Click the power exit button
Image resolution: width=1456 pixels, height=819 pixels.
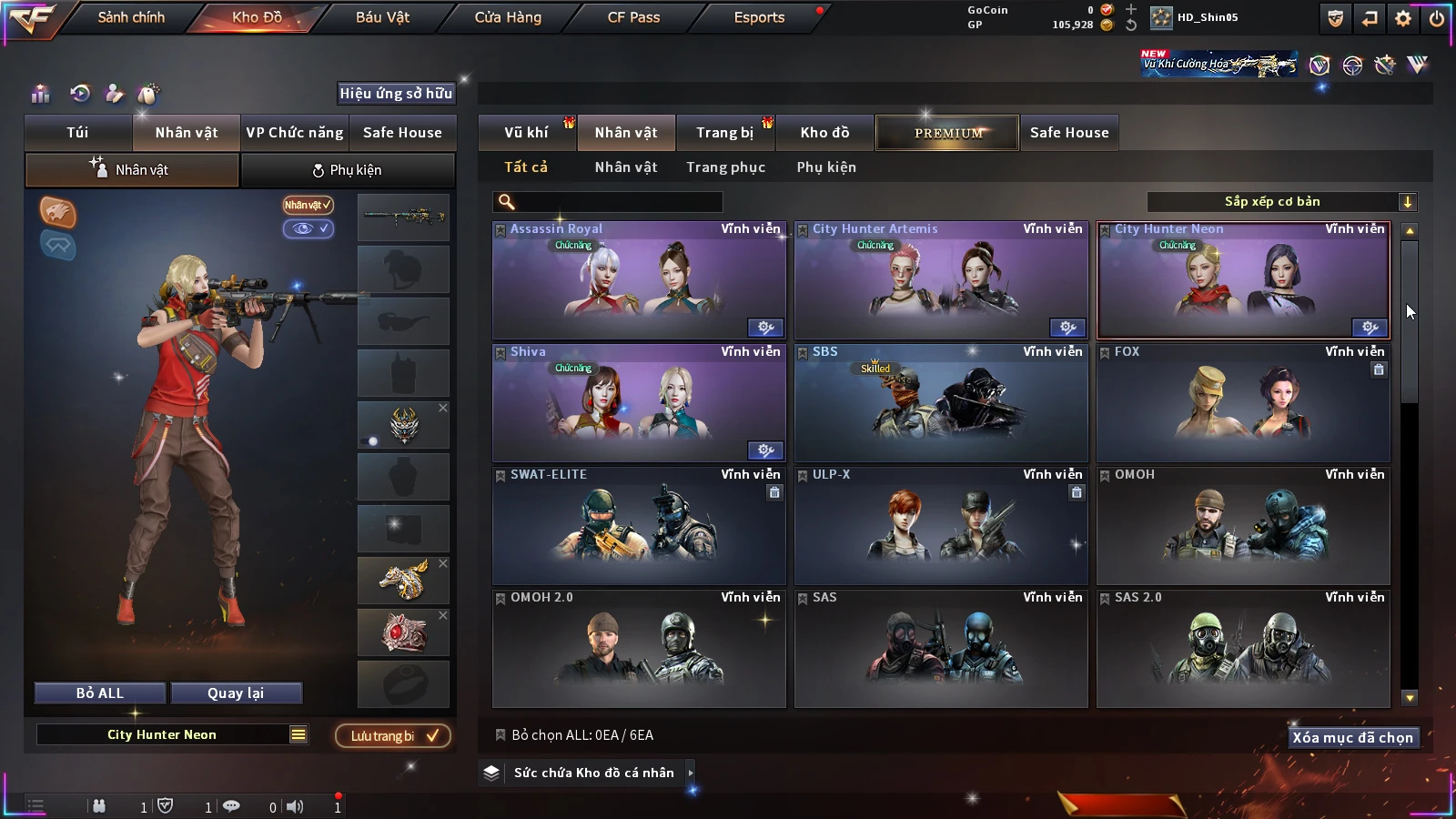(1437, 18)
